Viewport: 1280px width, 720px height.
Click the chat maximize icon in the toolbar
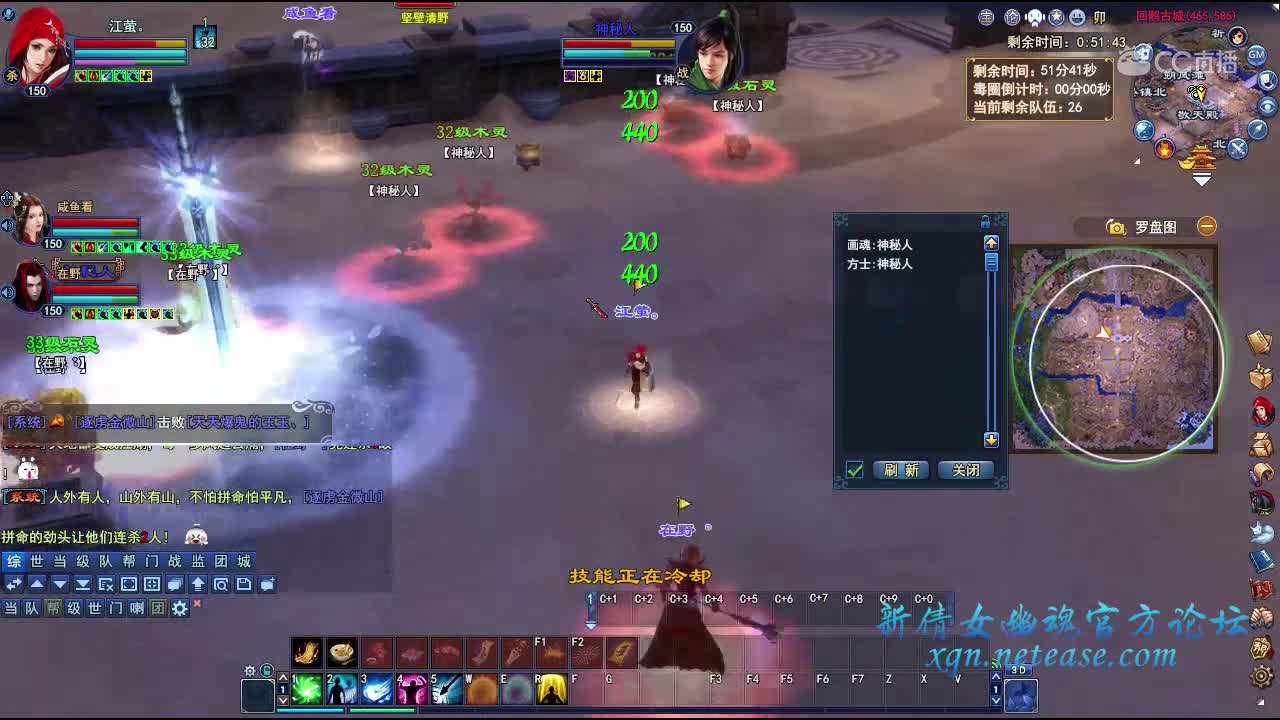[131, 585]
